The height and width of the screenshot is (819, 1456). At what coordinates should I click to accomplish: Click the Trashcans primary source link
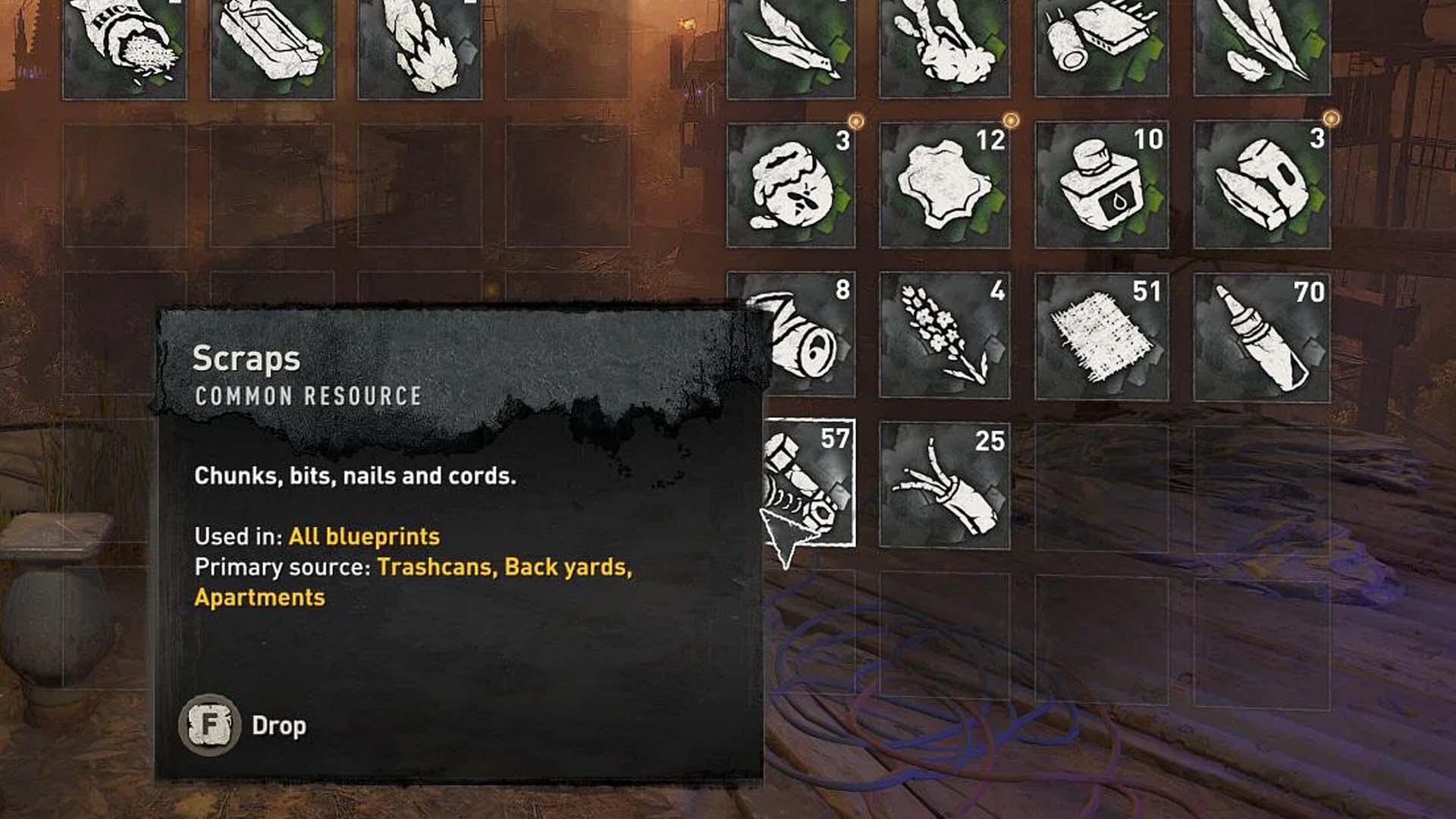[x=436, y=567]
